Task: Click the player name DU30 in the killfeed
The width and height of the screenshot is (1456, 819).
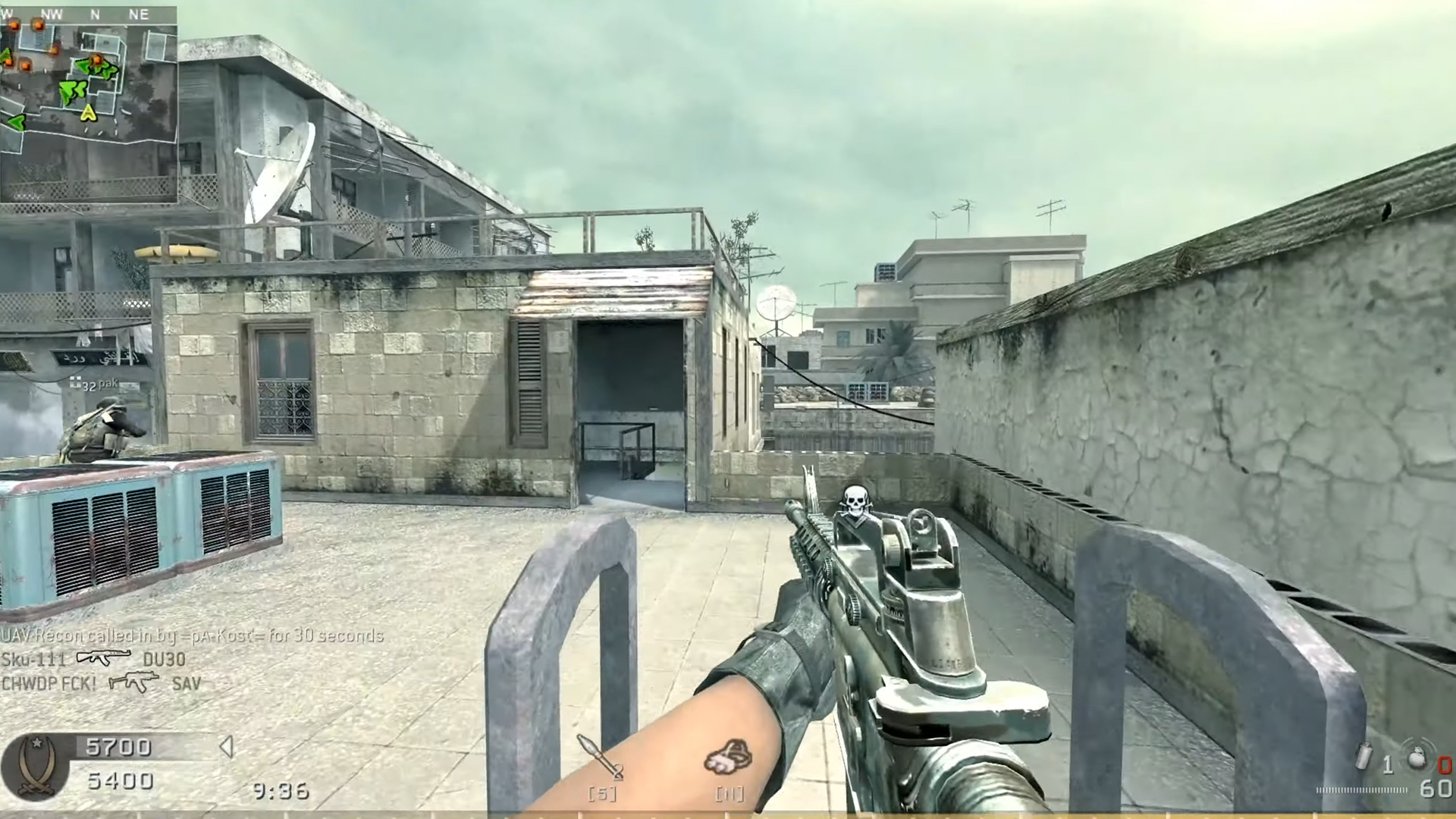Action: coord(165,659)
